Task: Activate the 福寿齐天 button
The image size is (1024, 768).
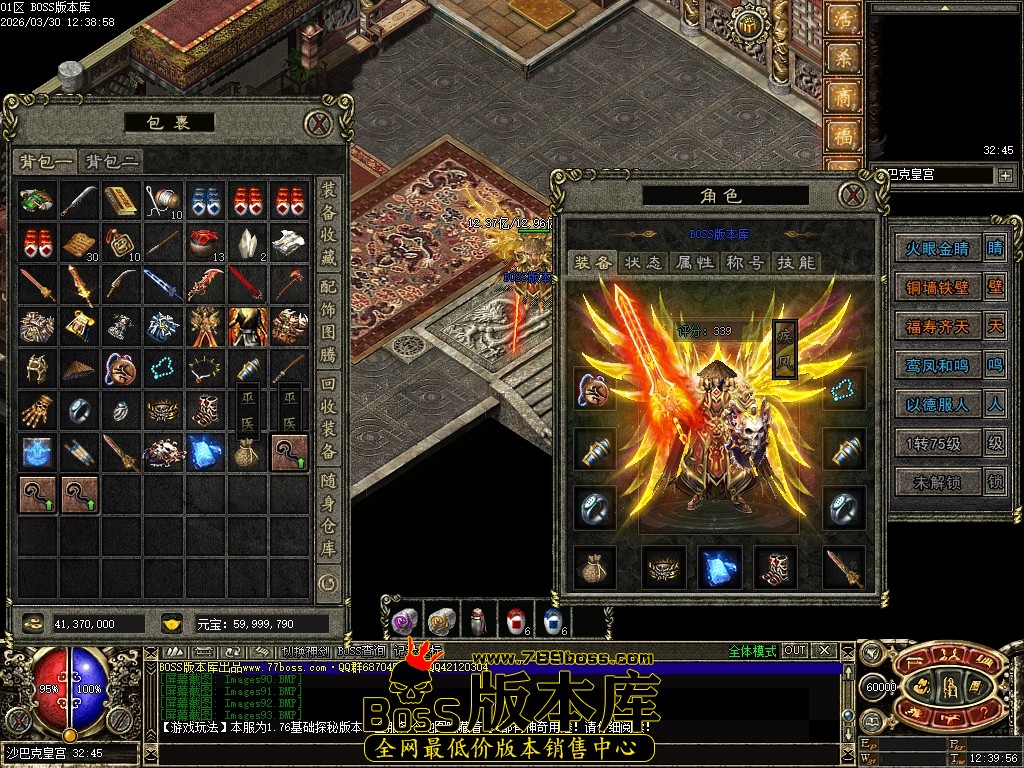Action: [x=937, y=326]
